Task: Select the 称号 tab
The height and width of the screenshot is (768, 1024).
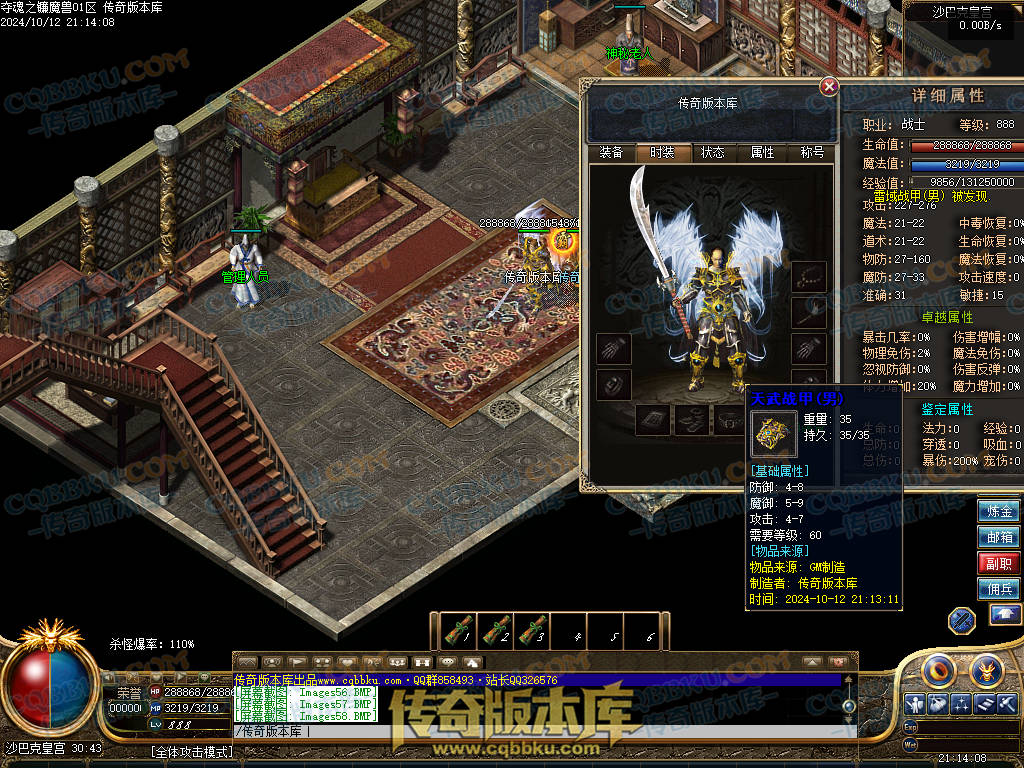Action: [x=812, y=153]
